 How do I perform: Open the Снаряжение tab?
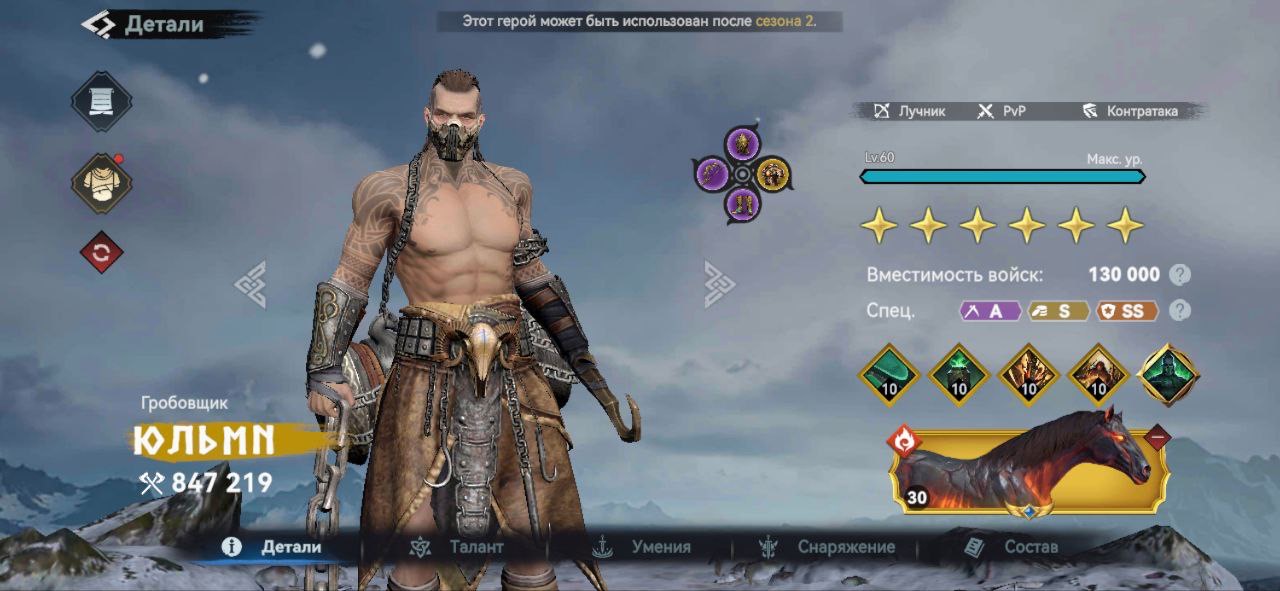pyautogui.click(x=828, y=547)
